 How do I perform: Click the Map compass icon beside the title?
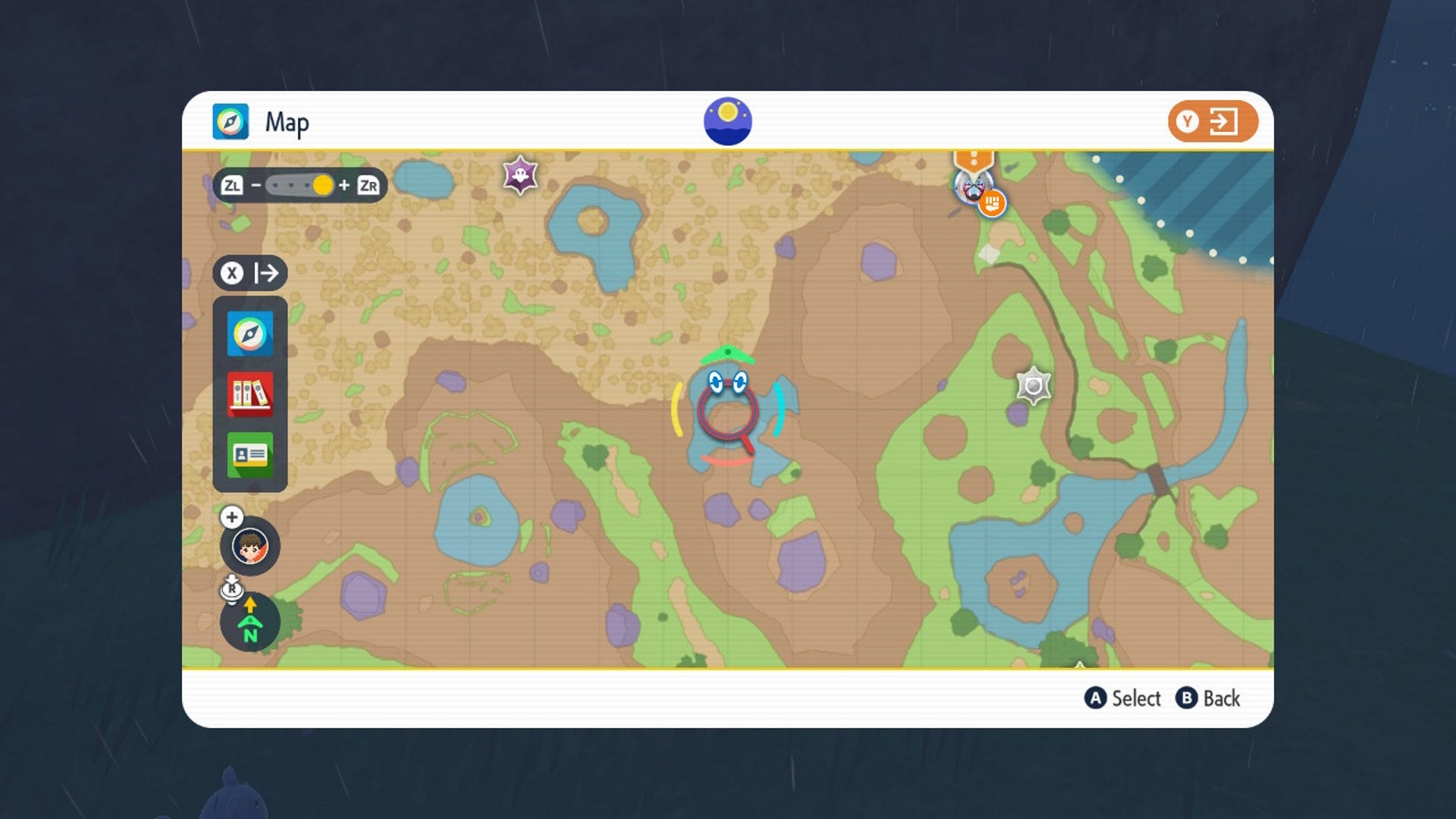231,121
